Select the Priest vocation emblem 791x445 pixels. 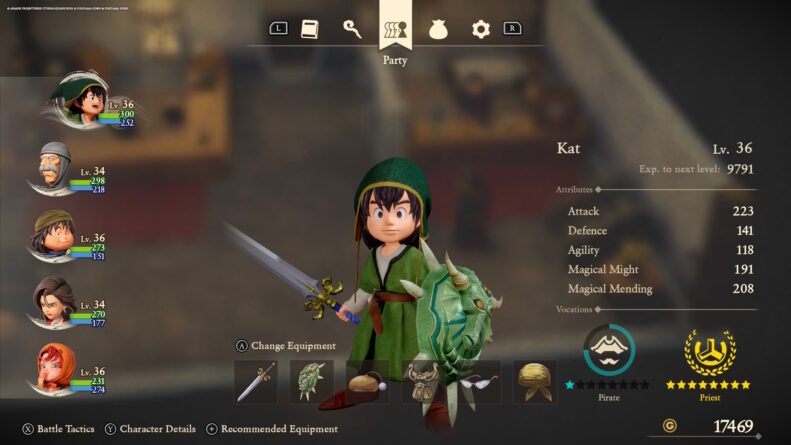(x=709, y=350)
